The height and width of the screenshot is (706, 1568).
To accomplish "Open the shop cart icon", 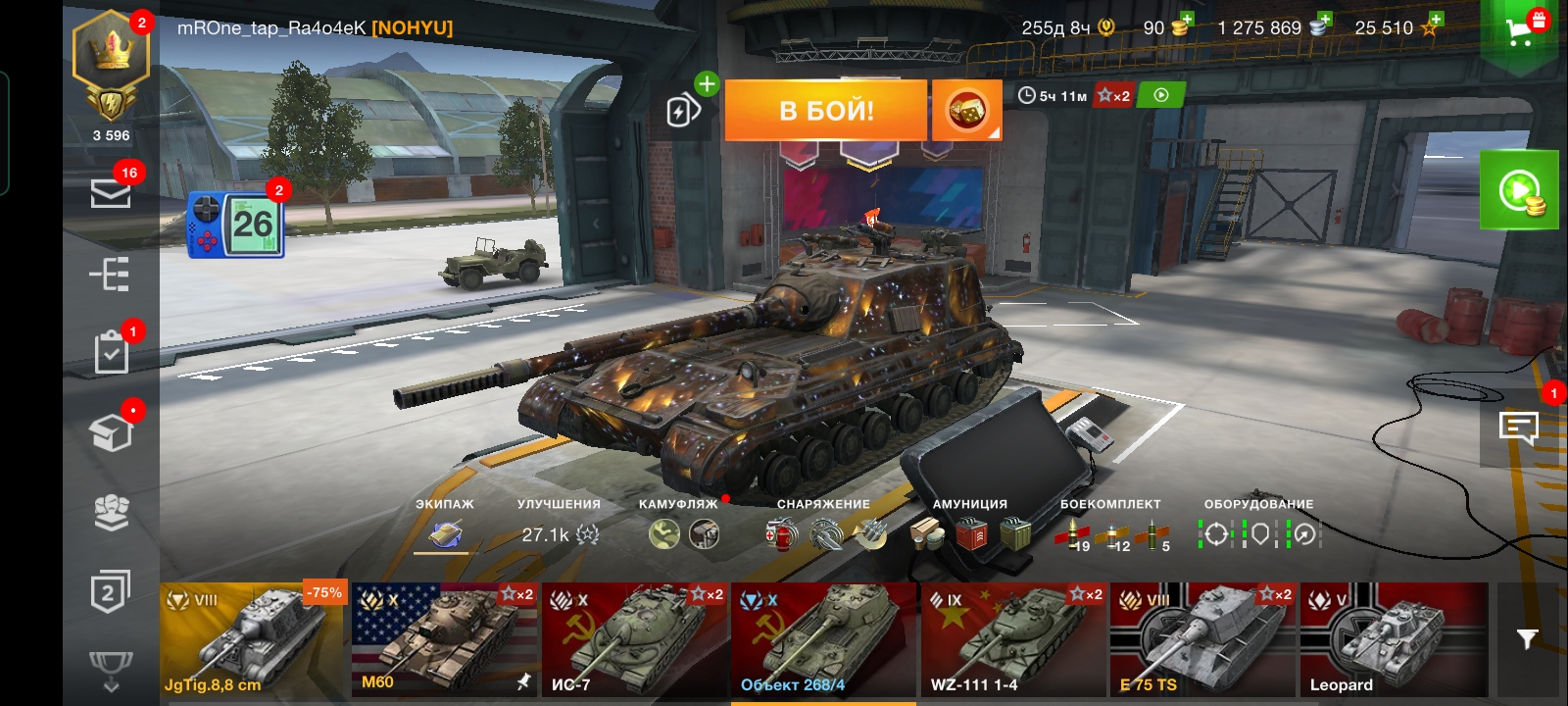I will [x=1521, y=31].
